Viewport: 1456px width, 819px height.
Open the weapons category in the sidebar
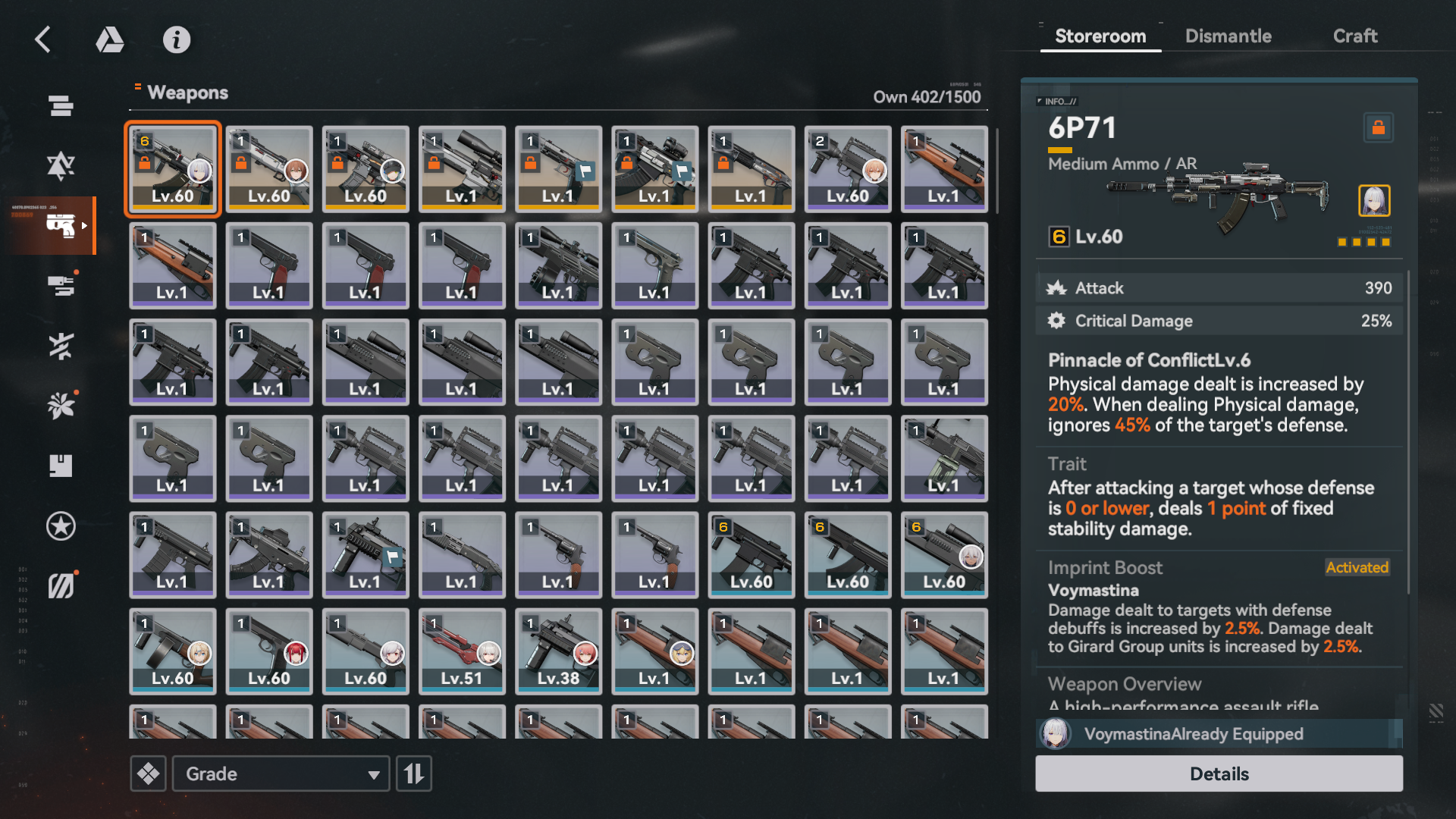pos(61,225)
